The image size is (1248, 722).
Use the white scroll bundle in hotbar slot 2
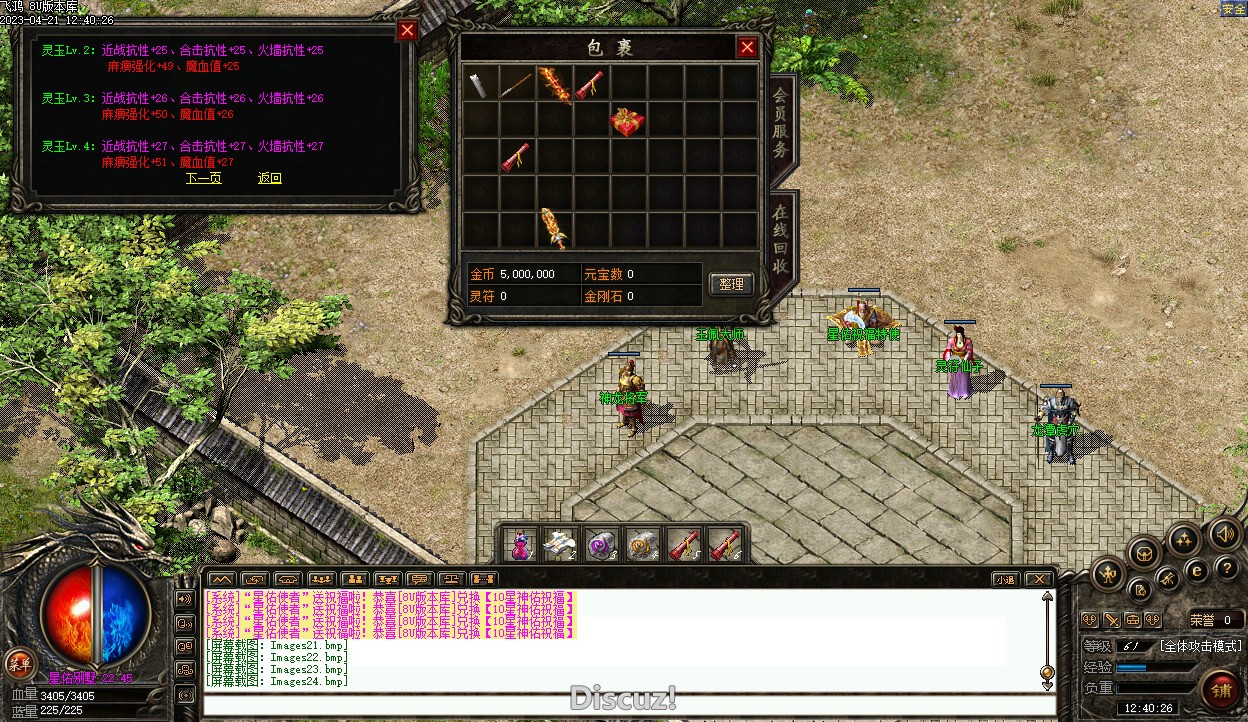pyautogui.click(x=560, y=545)
